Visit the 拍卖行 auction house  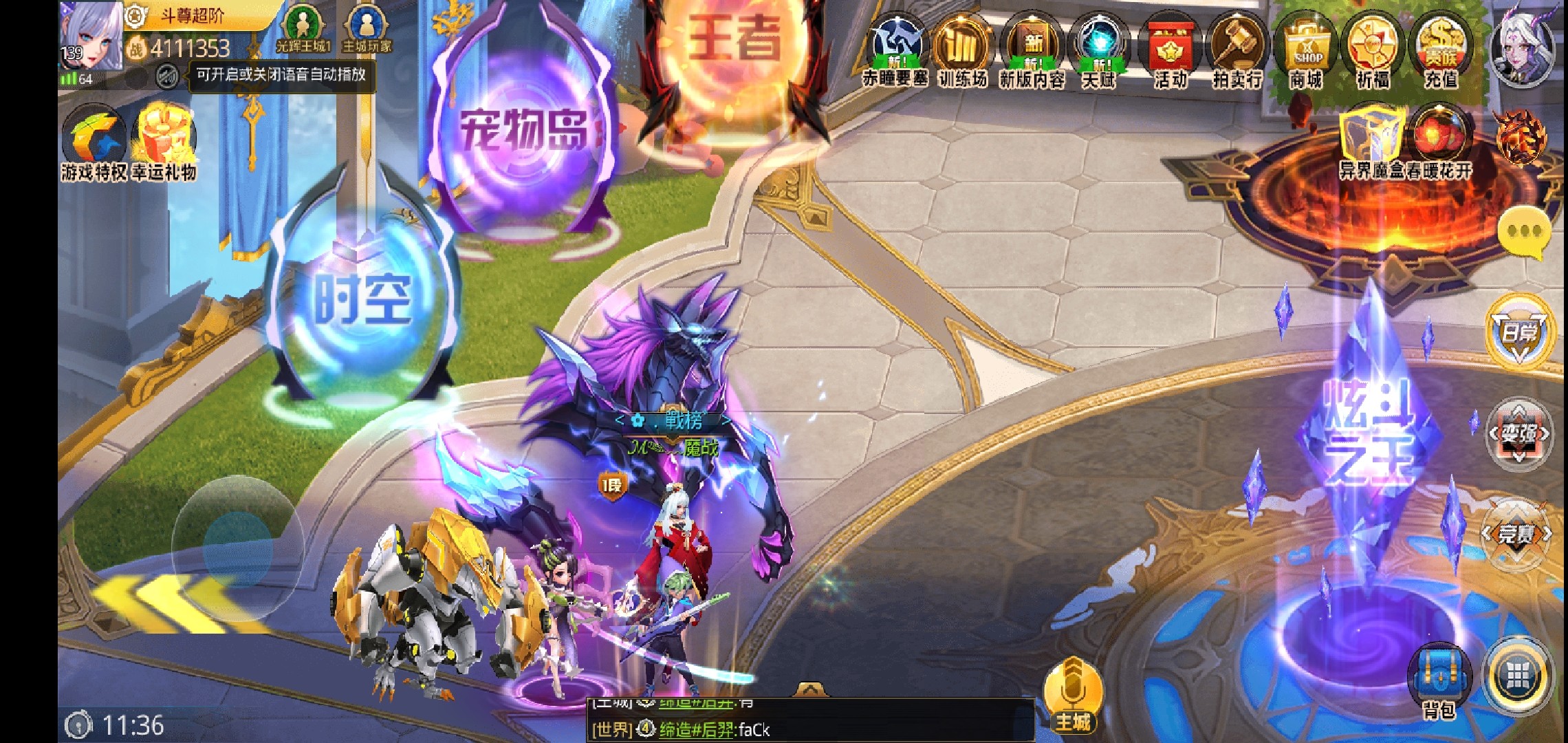click(x=1237, y=52)
